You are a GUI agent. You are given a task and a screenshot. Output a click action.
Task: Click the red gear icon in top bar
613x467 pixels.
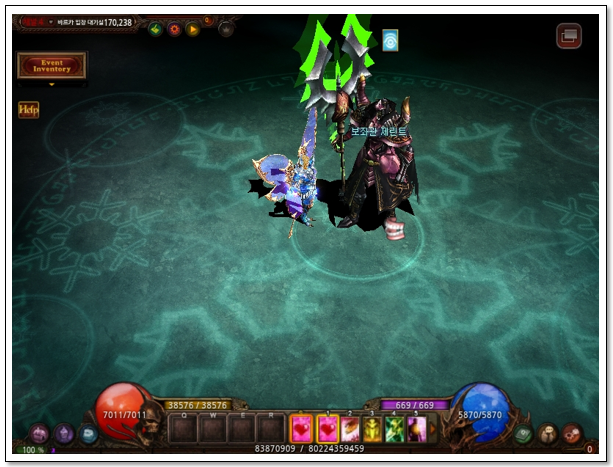point(174,28)
